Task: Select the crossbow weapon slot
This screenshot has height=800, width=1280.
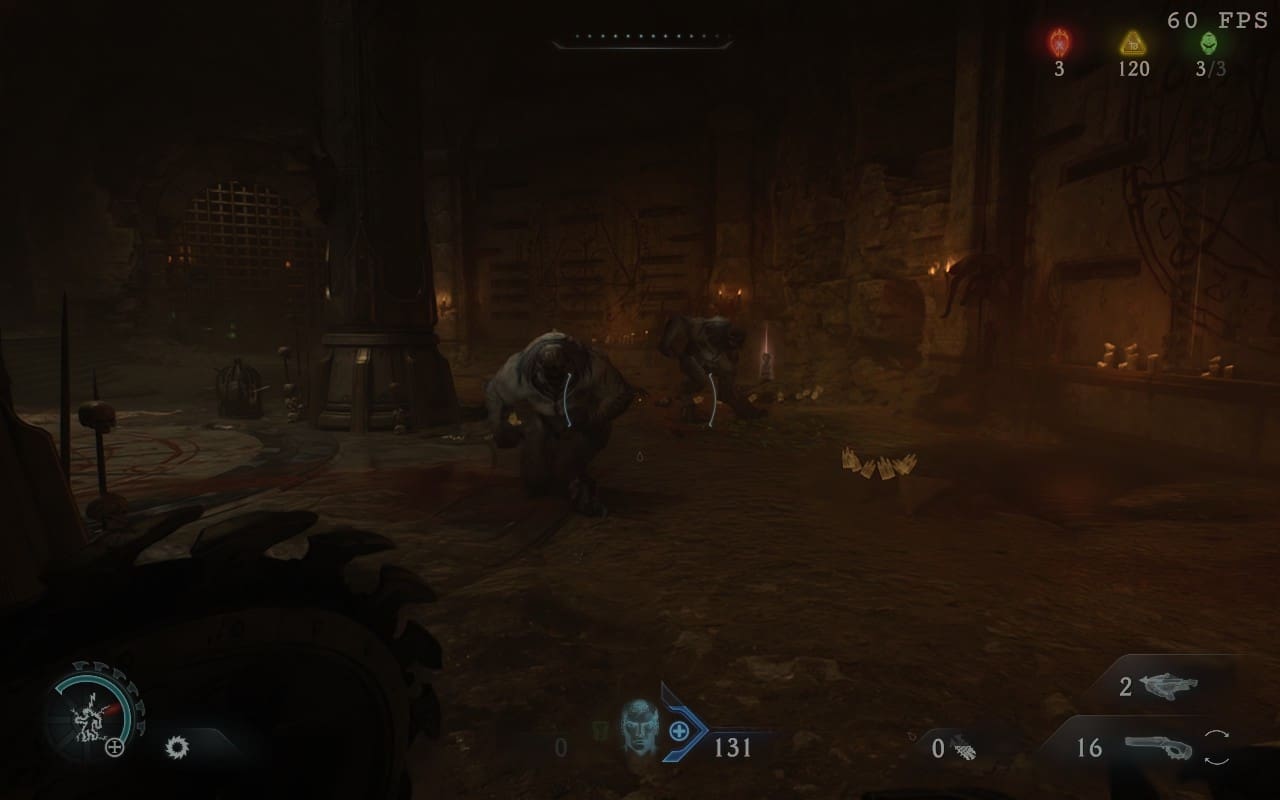Action: 1172,685
